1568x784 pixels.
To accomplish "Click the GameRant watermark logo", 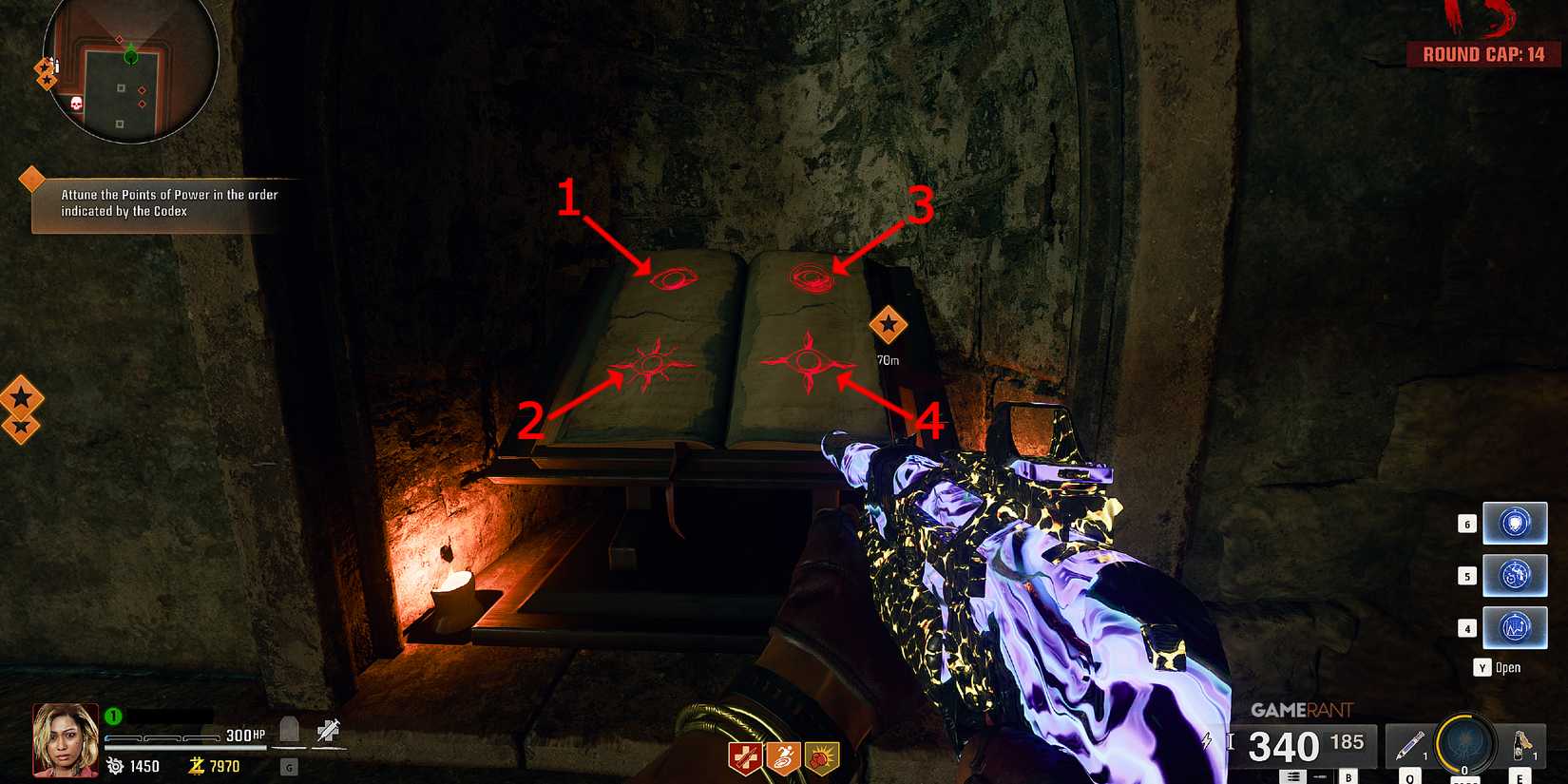I will [1304, 708].
